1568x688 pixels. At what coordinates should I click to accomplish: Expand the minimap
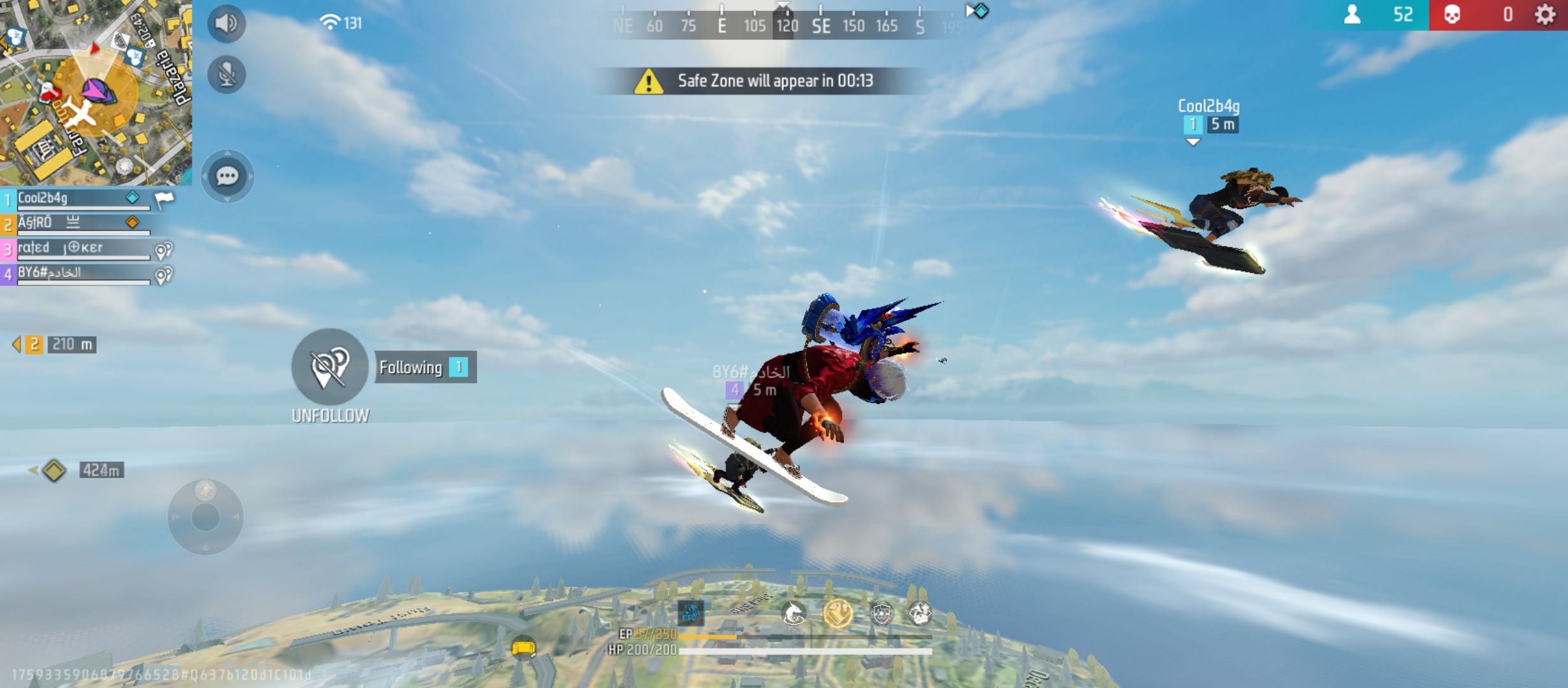96,92
